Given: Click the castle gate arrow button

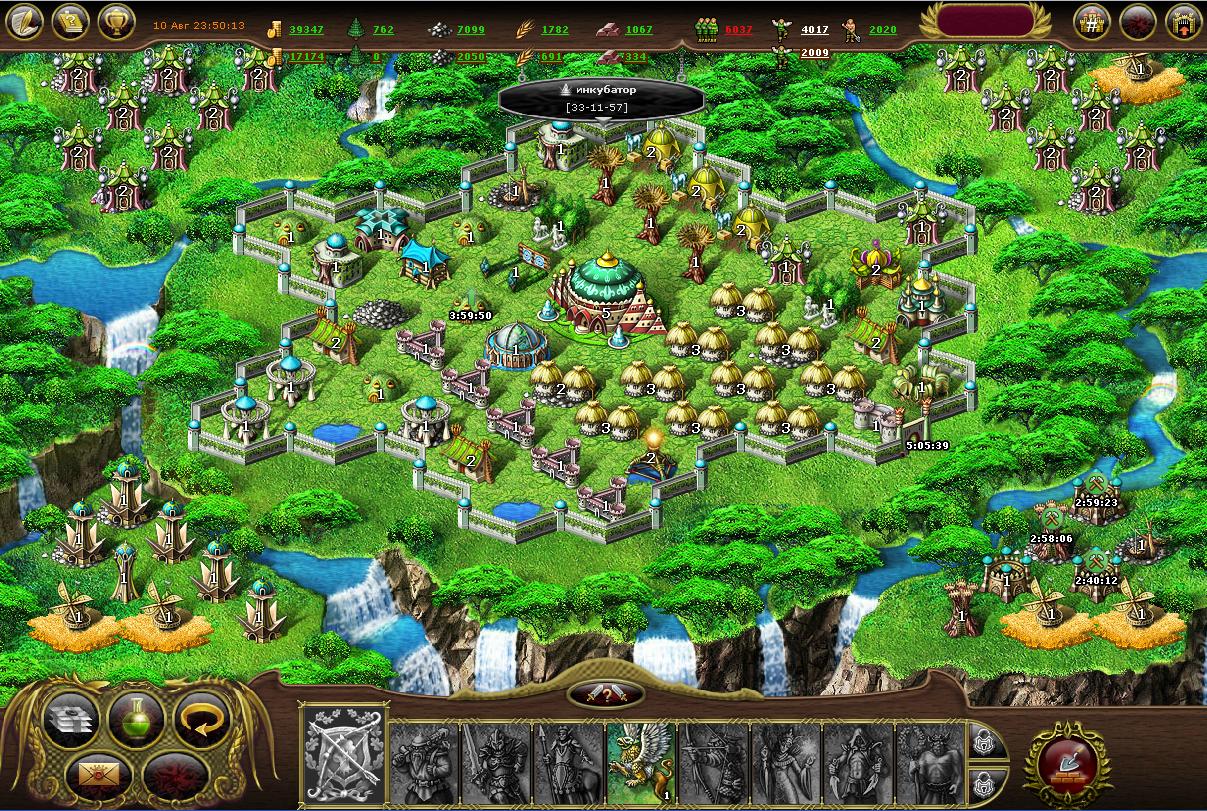Looking at the screenshot, I should coord(1184,21).
